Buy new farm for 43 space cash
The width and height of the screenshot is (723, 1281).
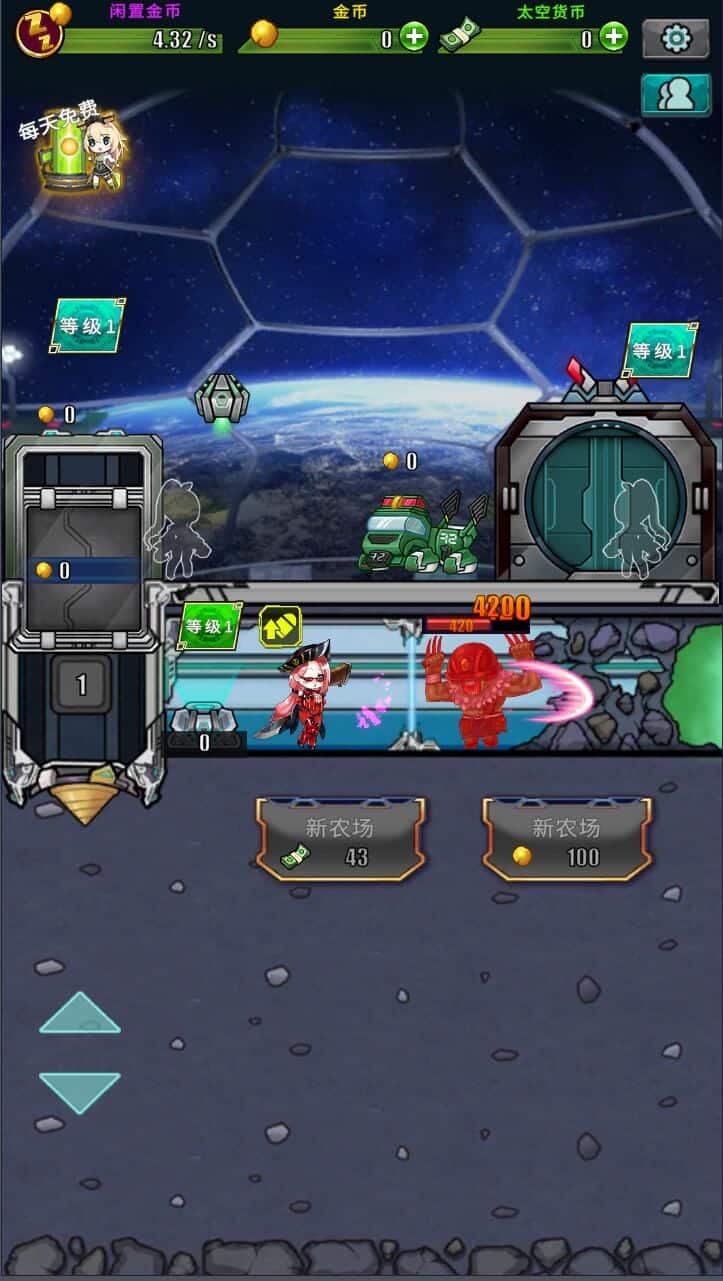(340, 838)
